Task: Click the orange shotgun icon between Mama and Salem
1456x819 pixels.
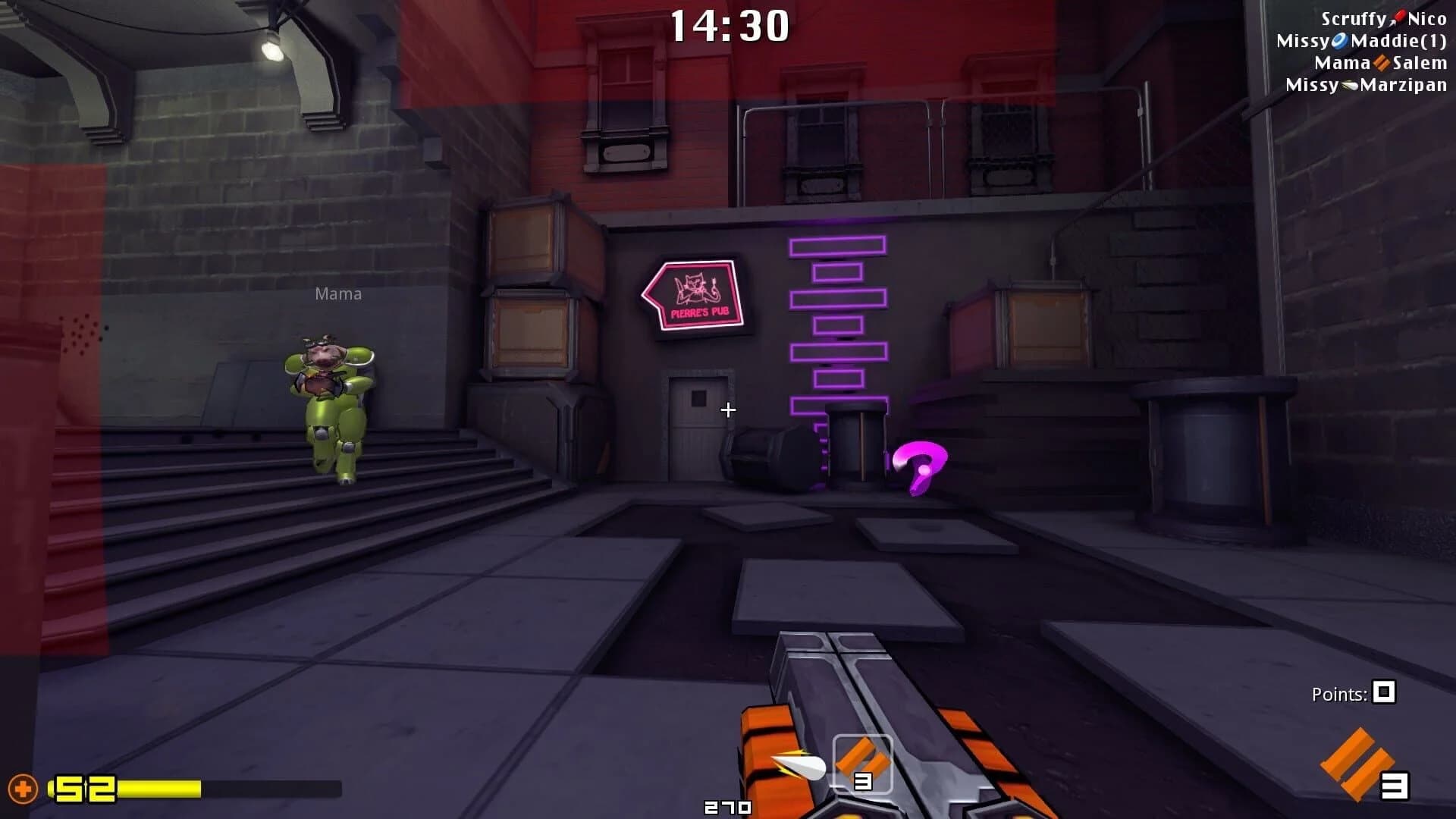Action: click(1382, 64)
